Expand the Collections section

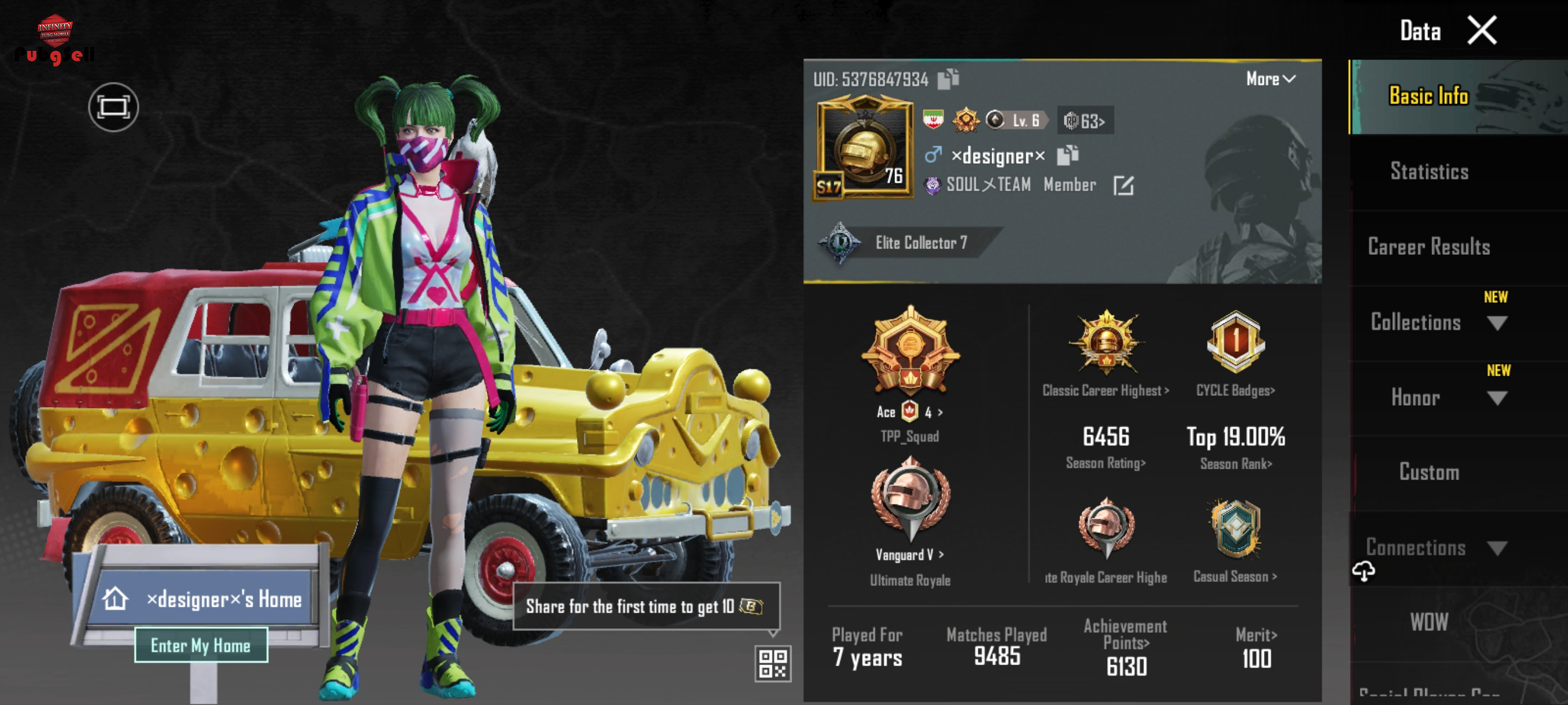coord(1497,323)
